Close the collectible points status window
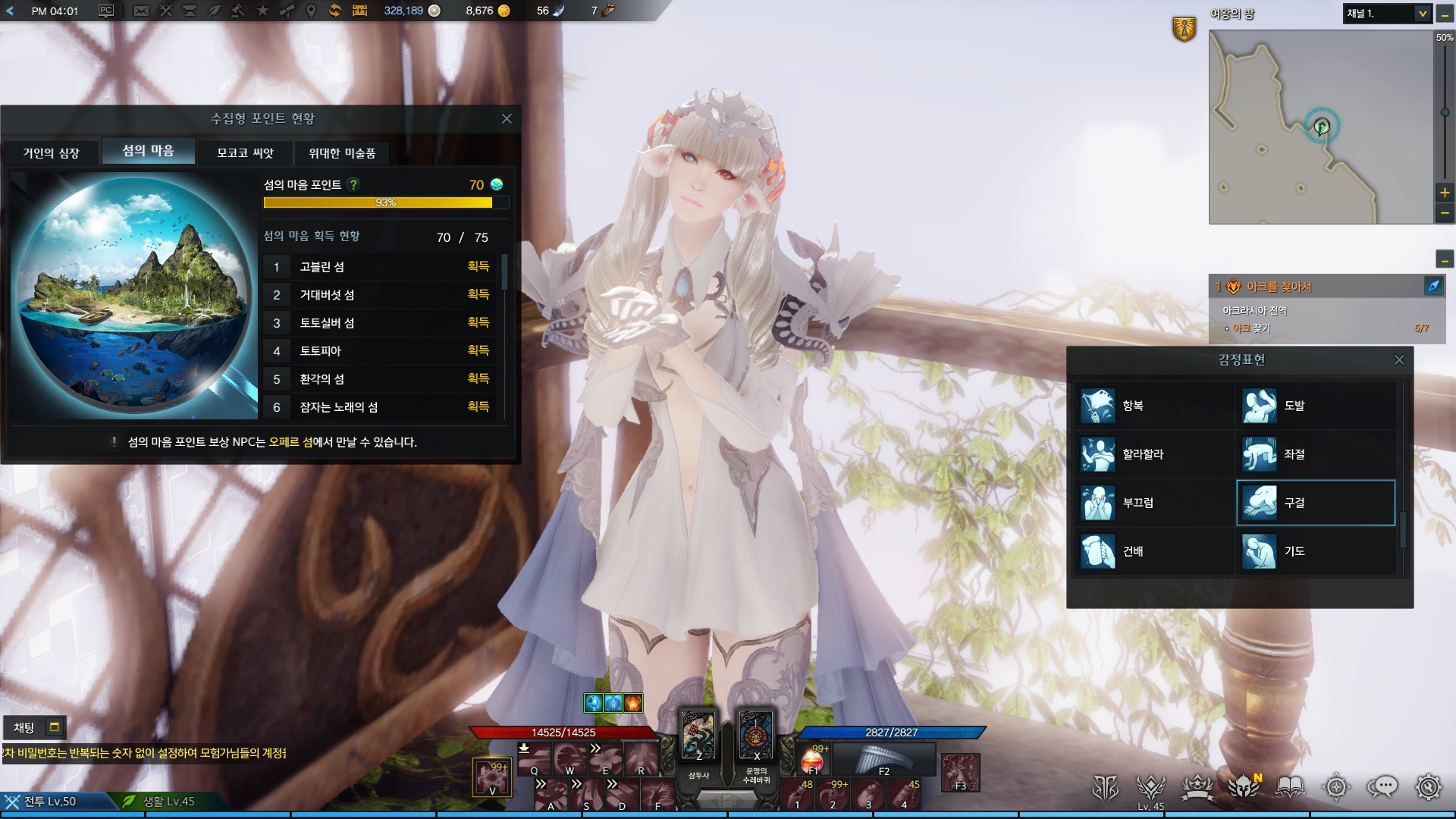 507,119
